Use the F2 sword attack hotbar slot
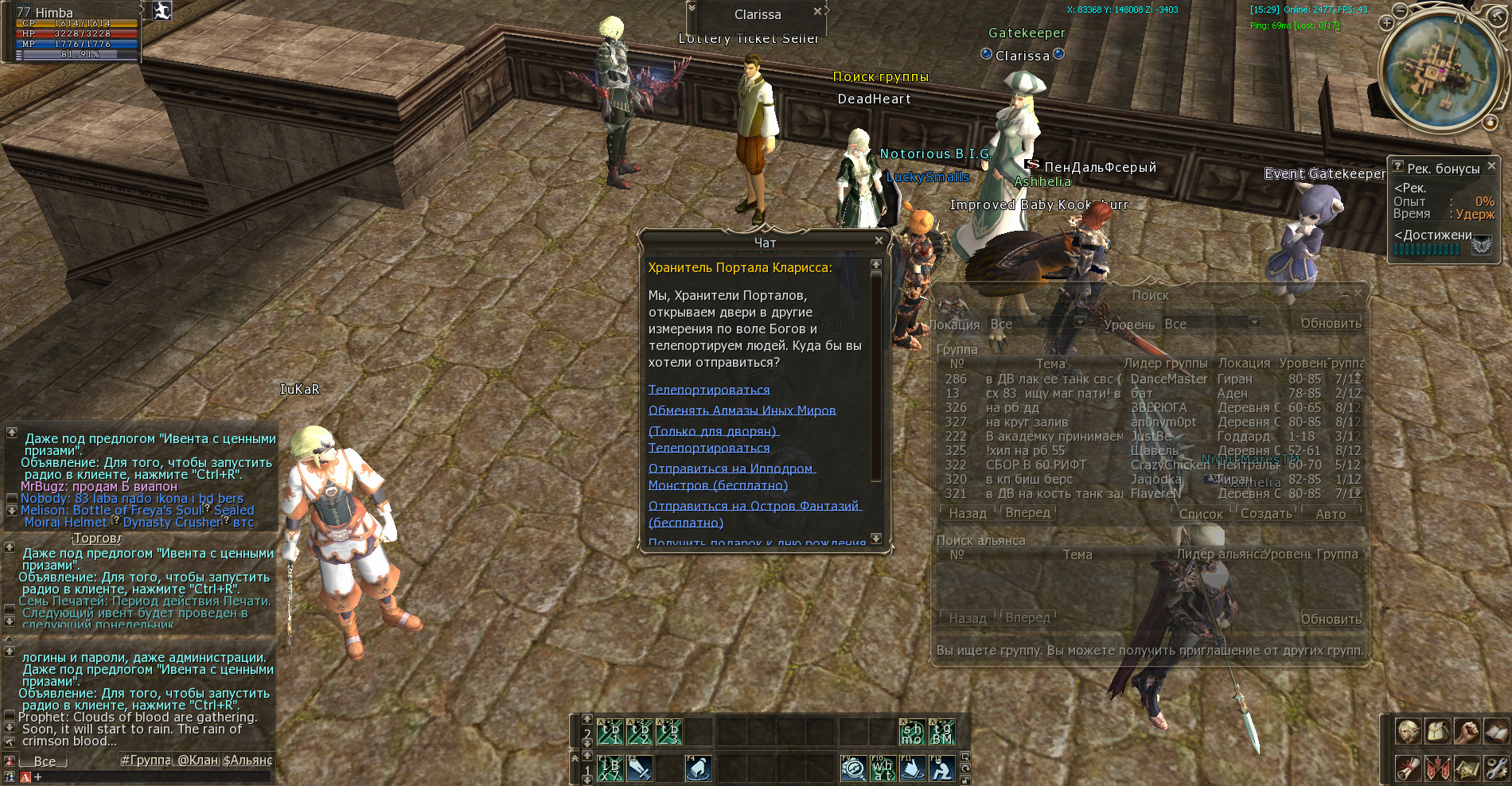Viewport: 1512px width, 786px height. (640, 769)
